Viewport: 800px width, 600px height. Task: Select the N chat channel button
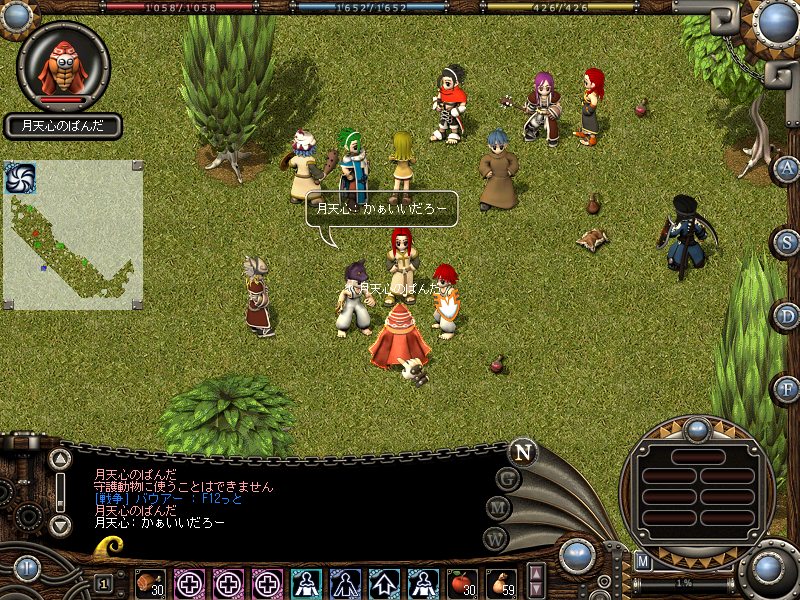tap(522, 451)
